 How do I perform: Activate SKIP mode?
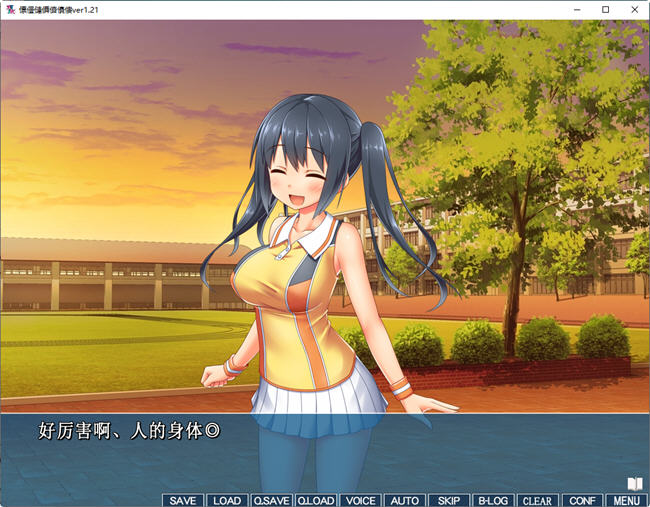449,500
